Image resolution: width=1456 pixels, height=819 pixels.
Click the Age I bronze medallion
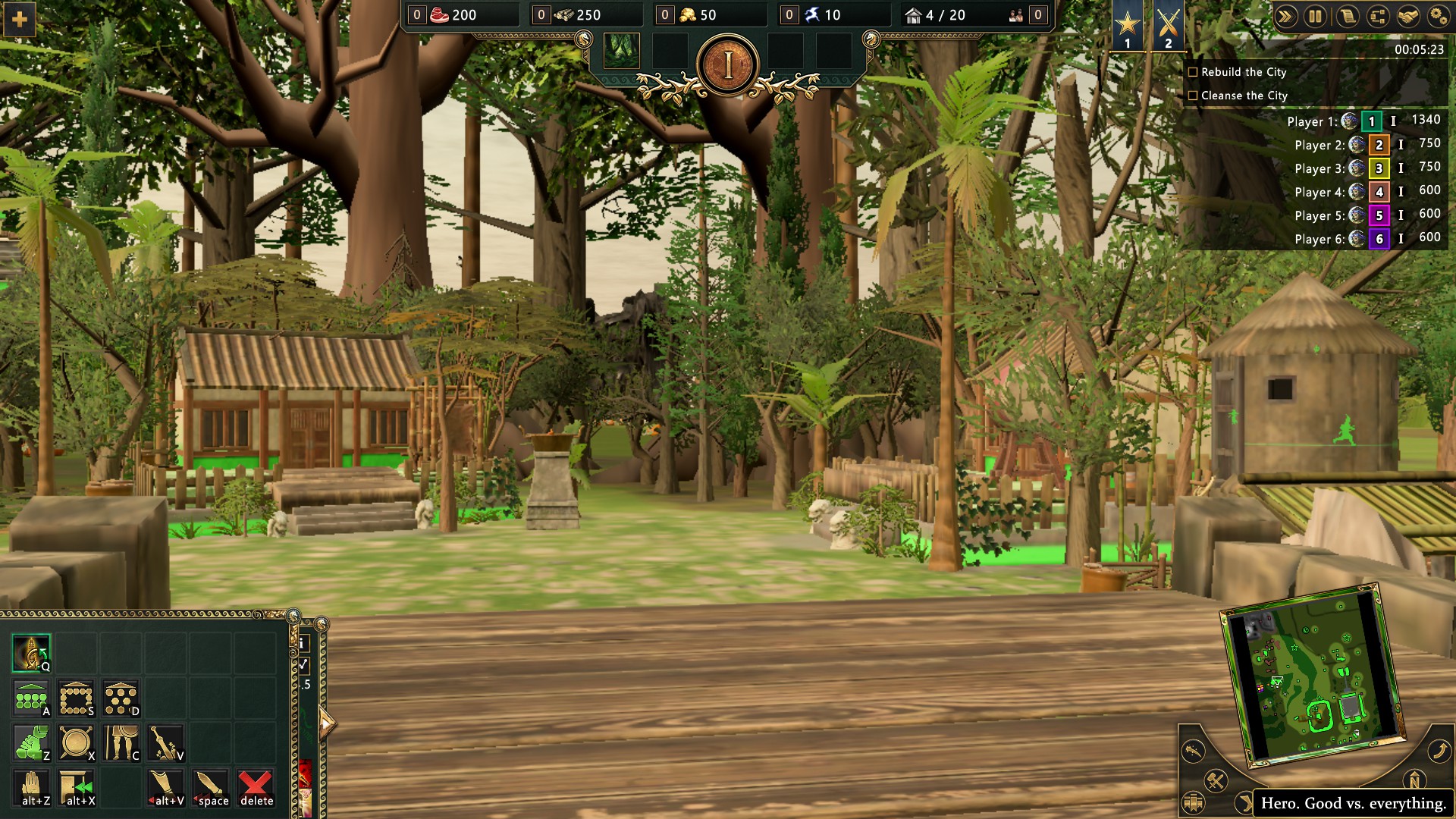click(x=728, y=66)
